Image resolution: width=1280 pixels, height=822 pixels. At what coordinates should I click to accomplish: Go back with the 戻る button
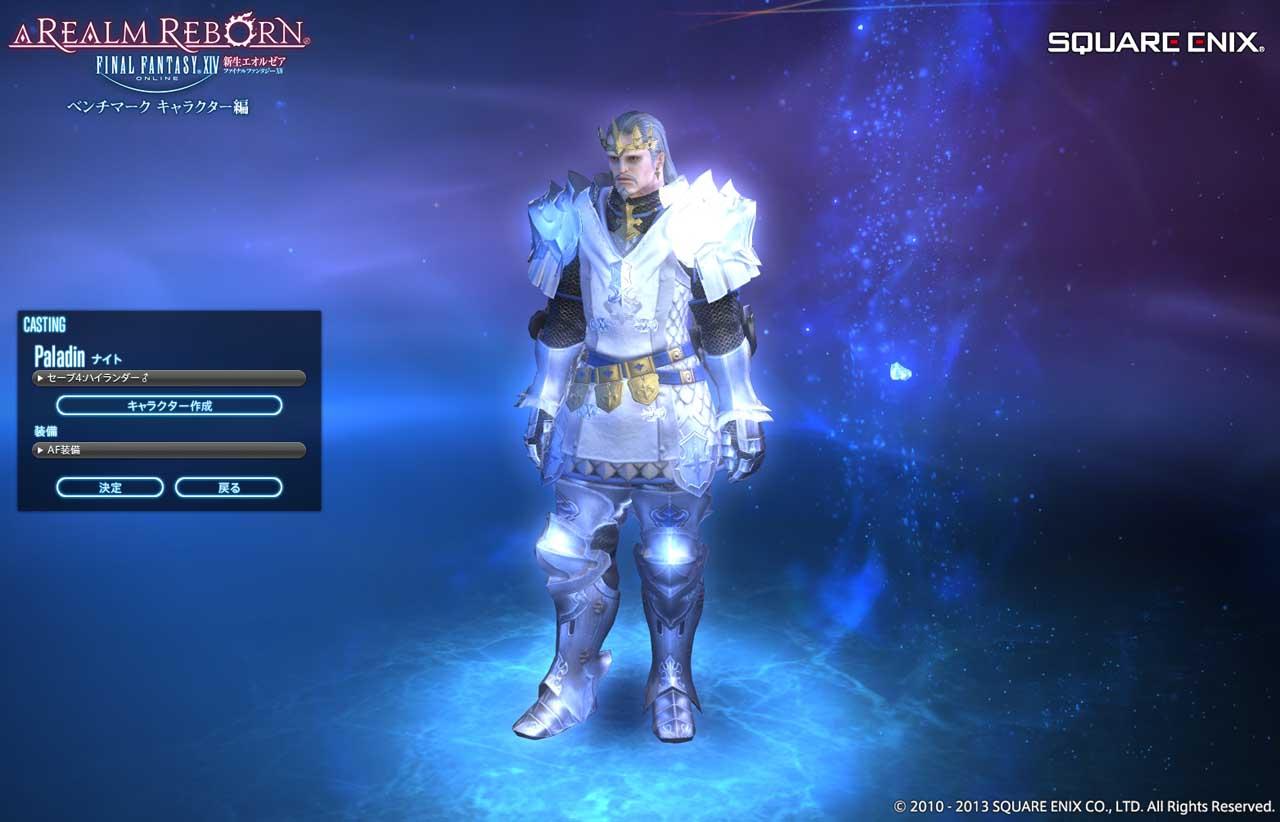coord(228,488)
